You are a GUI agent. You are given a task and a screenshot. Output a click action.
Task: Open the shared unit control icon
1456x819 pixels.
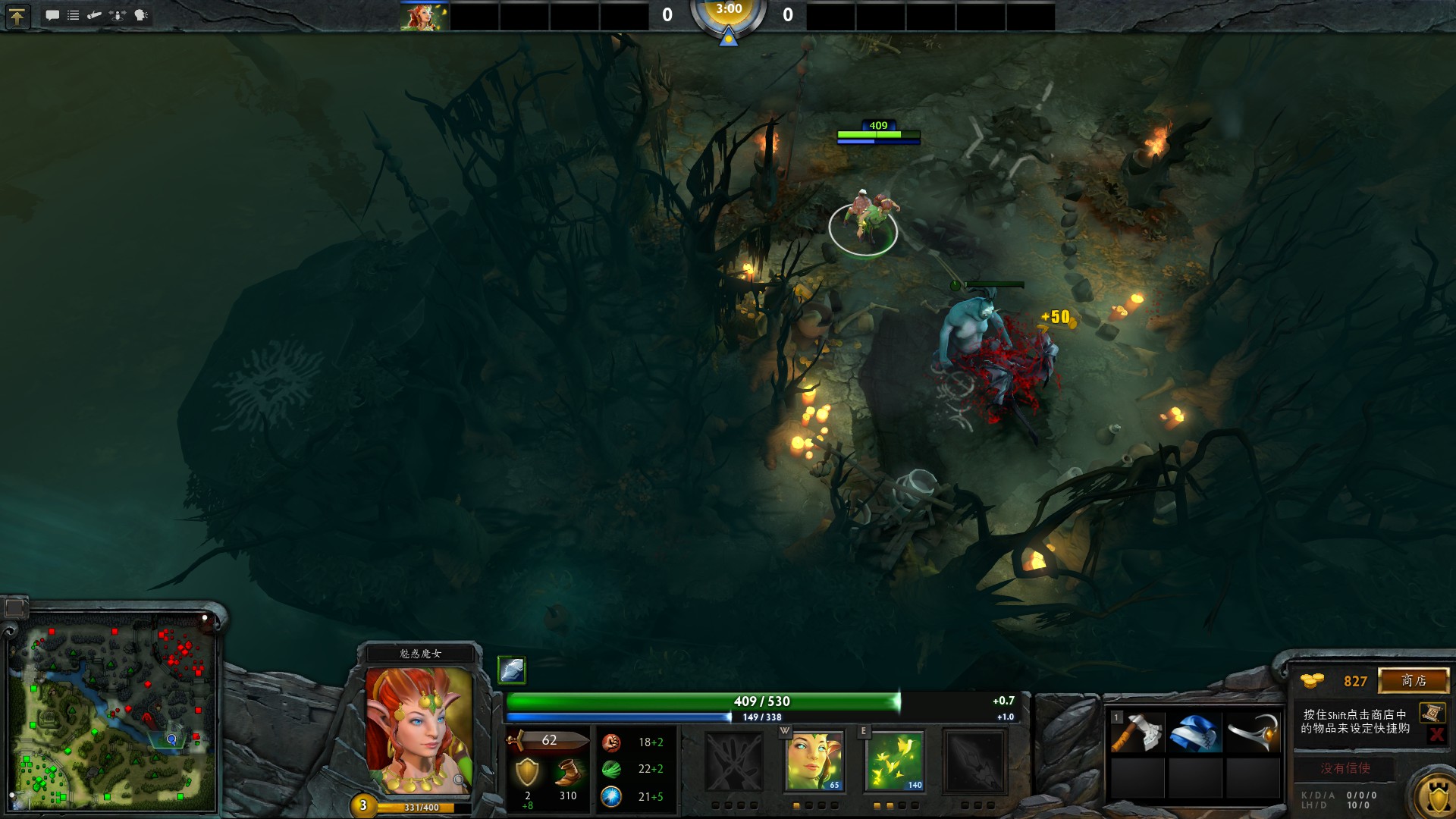[118, 15]
